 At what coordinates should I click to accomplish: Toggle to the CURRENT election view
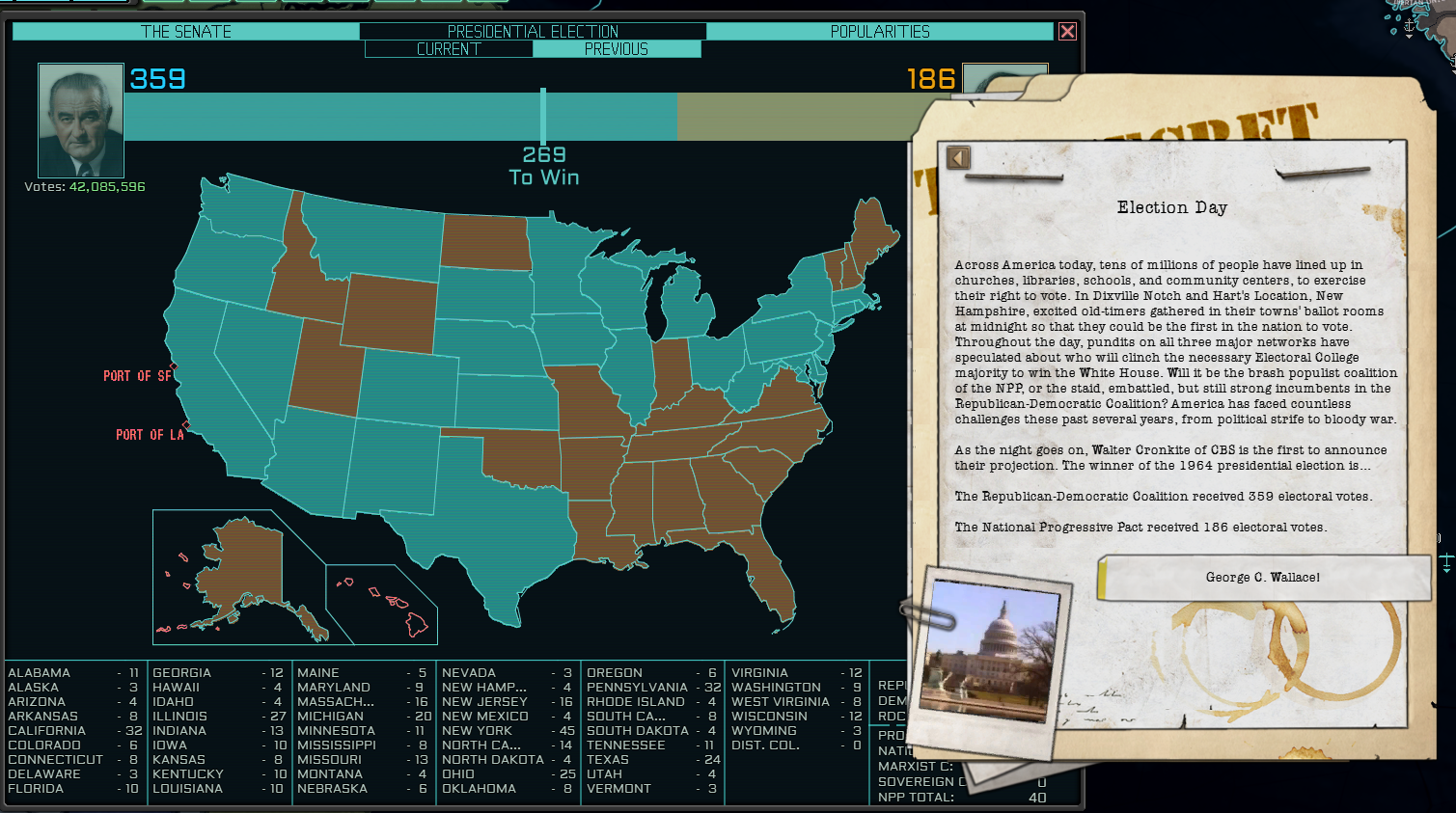[449, 48]
